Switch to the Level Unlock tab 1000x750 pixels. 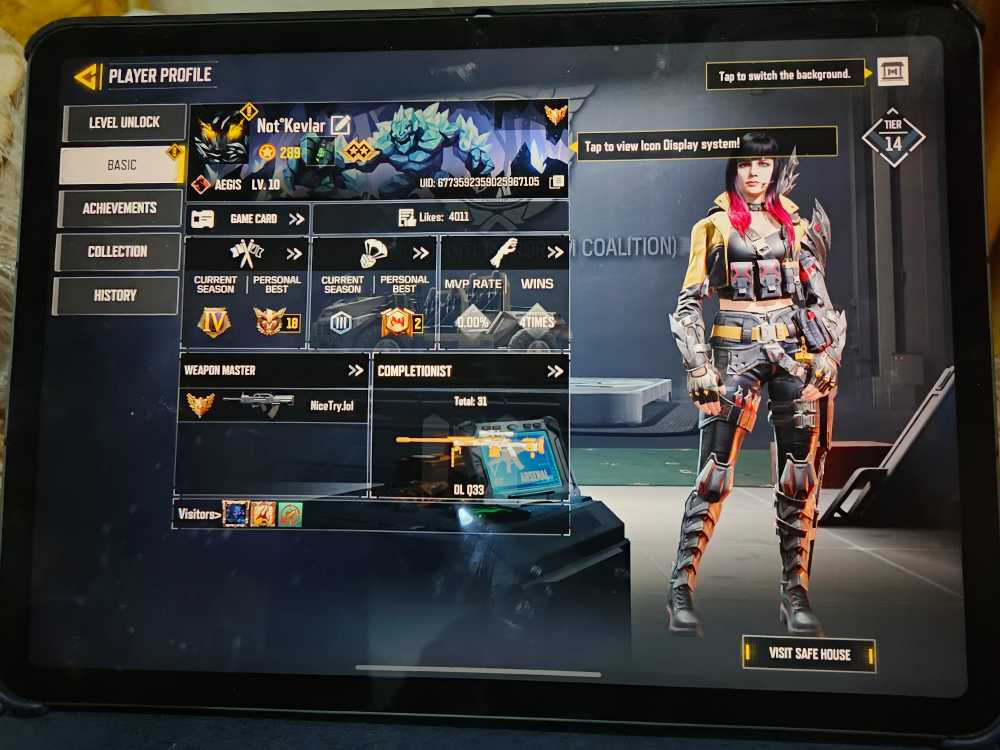click(124, 123)
